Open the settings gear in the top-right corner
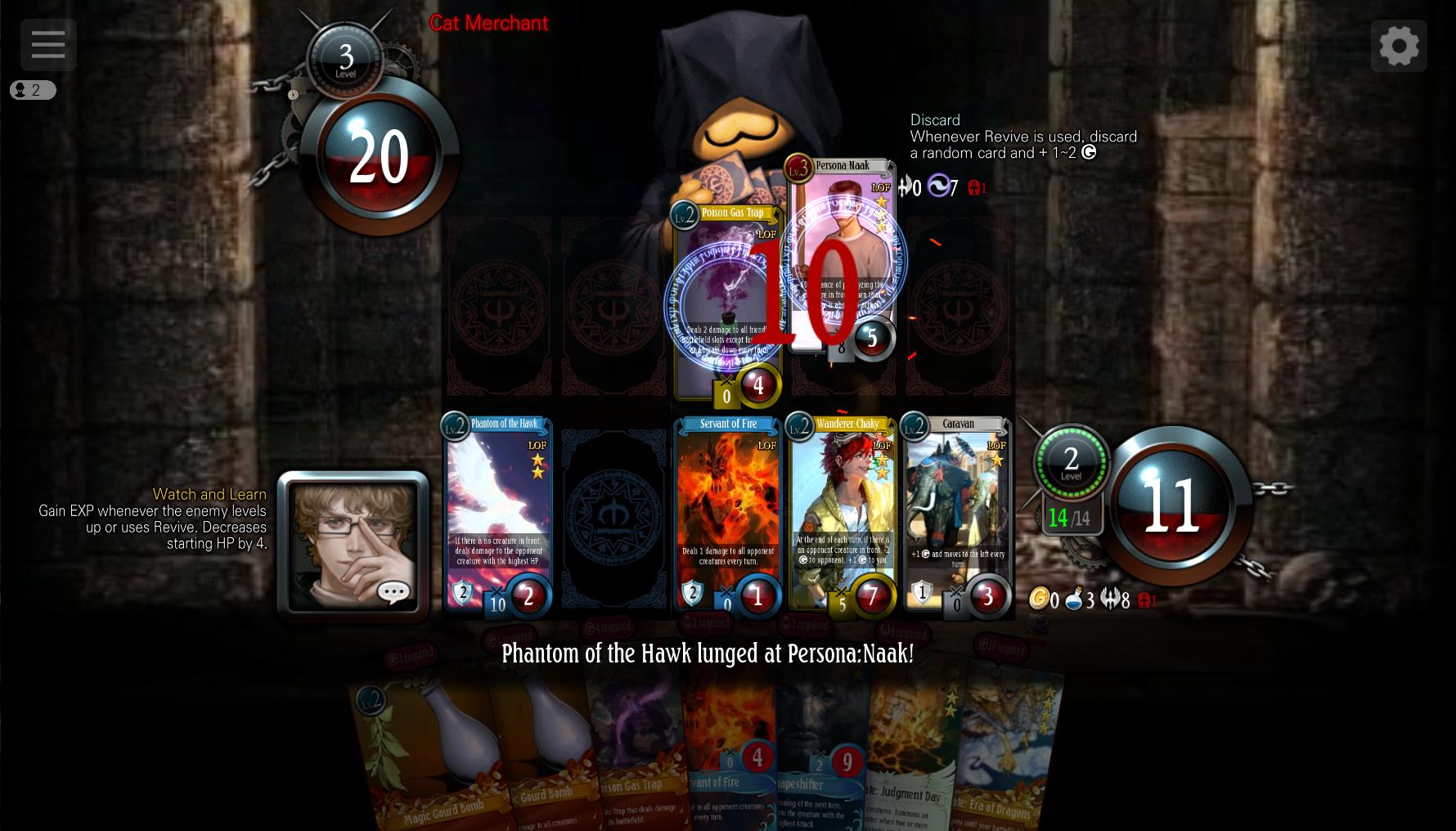The width and height of the screenshot is (1456, 831). [x=1400, y=45]
